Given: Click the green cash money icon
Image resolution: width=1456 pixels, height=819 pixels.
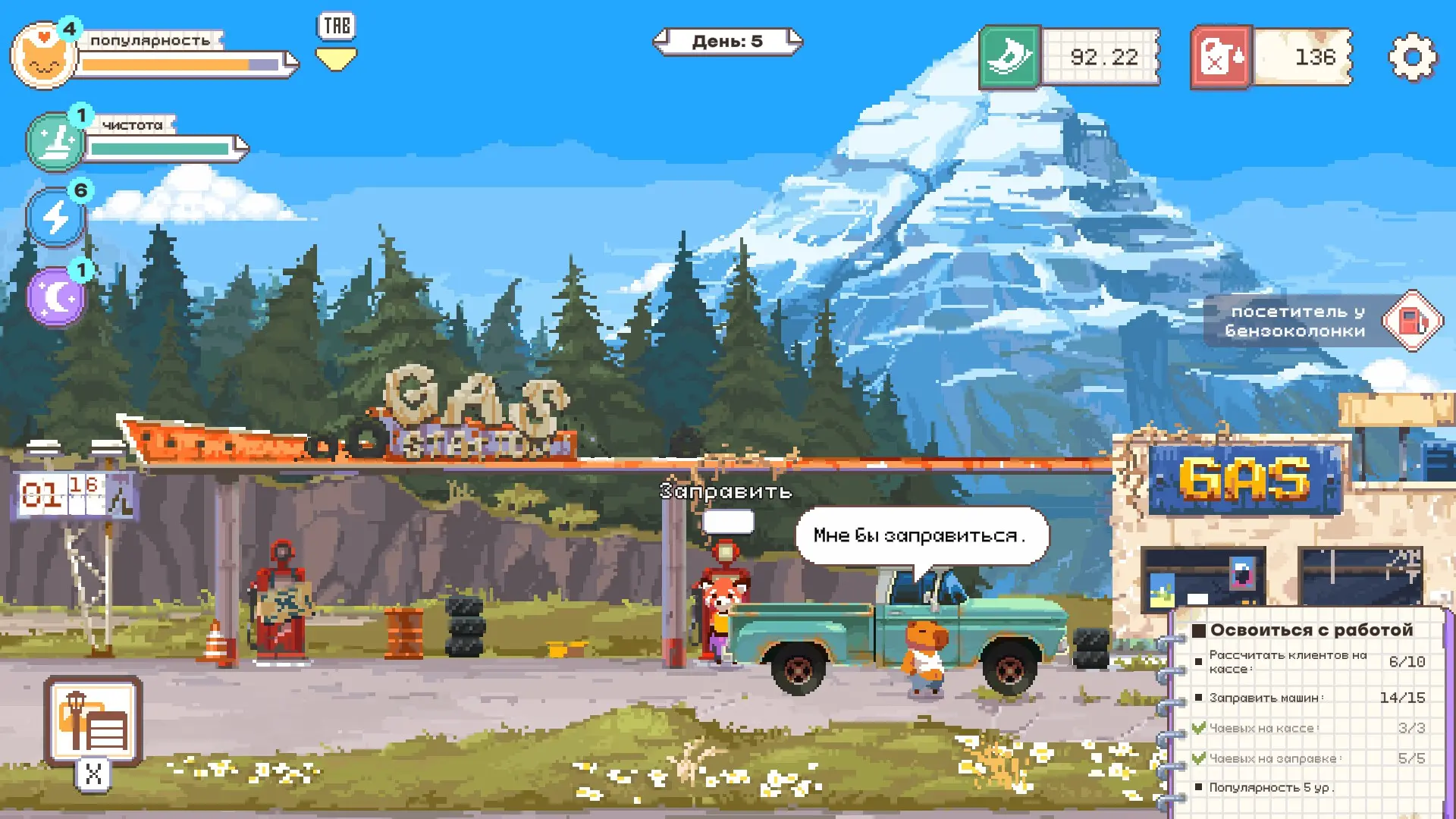Looking at the screenshot, I should (x=1009, y=58).
